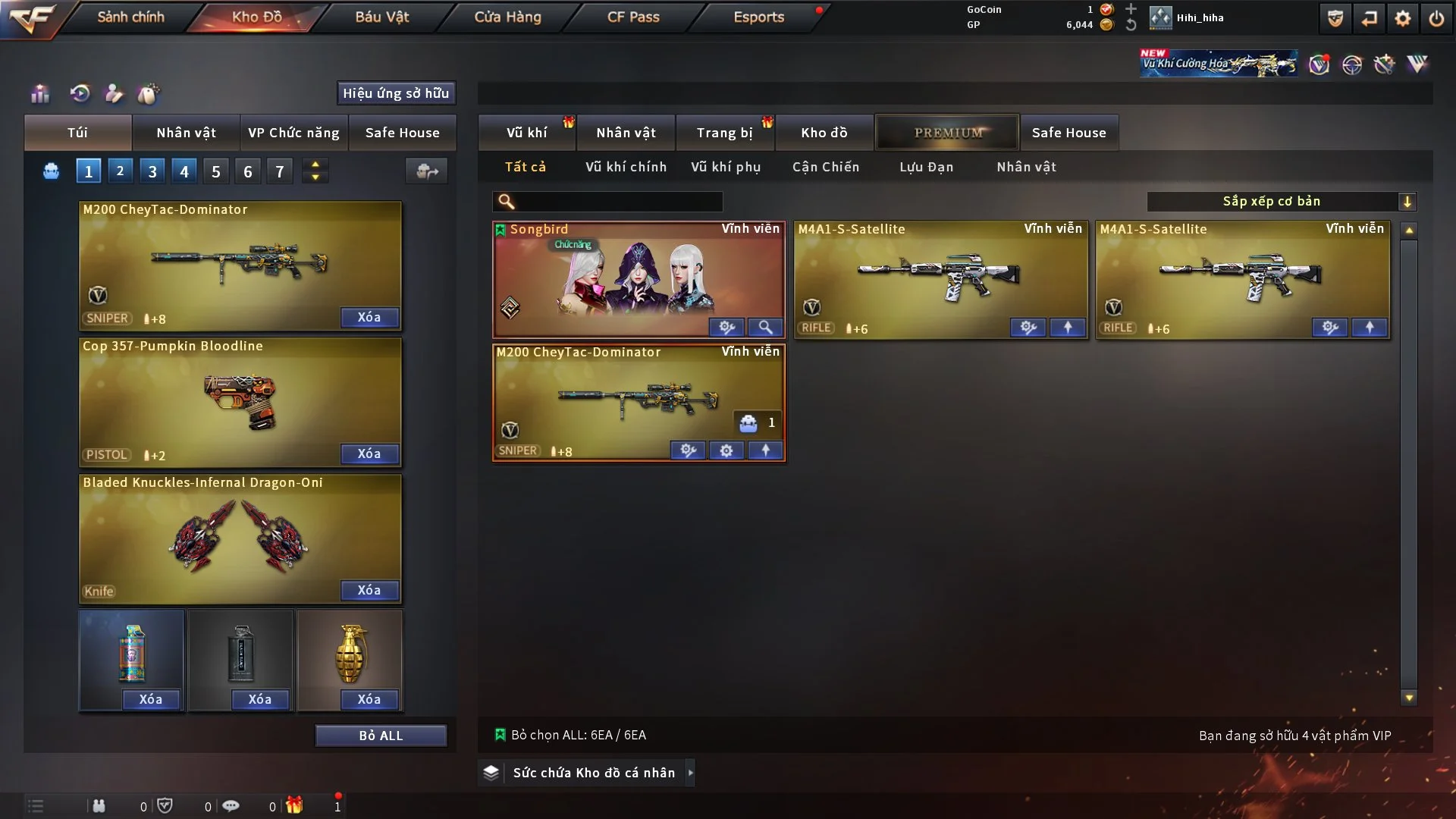Switch to the Trang bị tab
Screen dimensions: 1456x819
point(724,133)
